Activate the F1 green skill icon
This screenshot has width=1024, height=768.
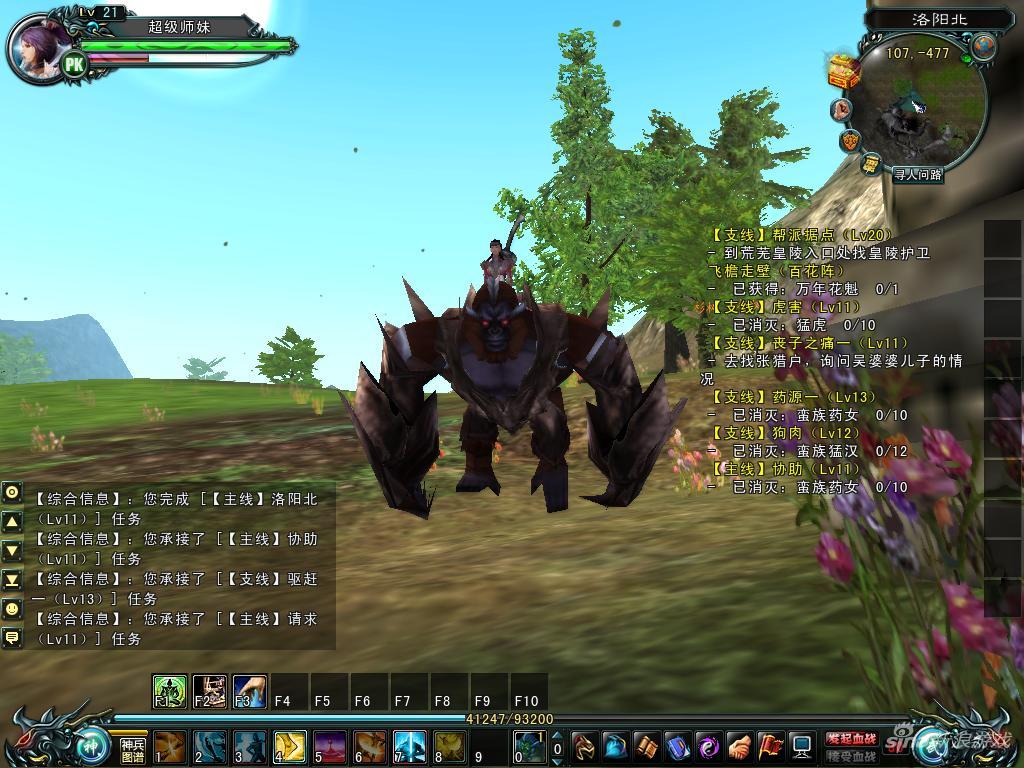pyautogui.click(x=169, y=691)
